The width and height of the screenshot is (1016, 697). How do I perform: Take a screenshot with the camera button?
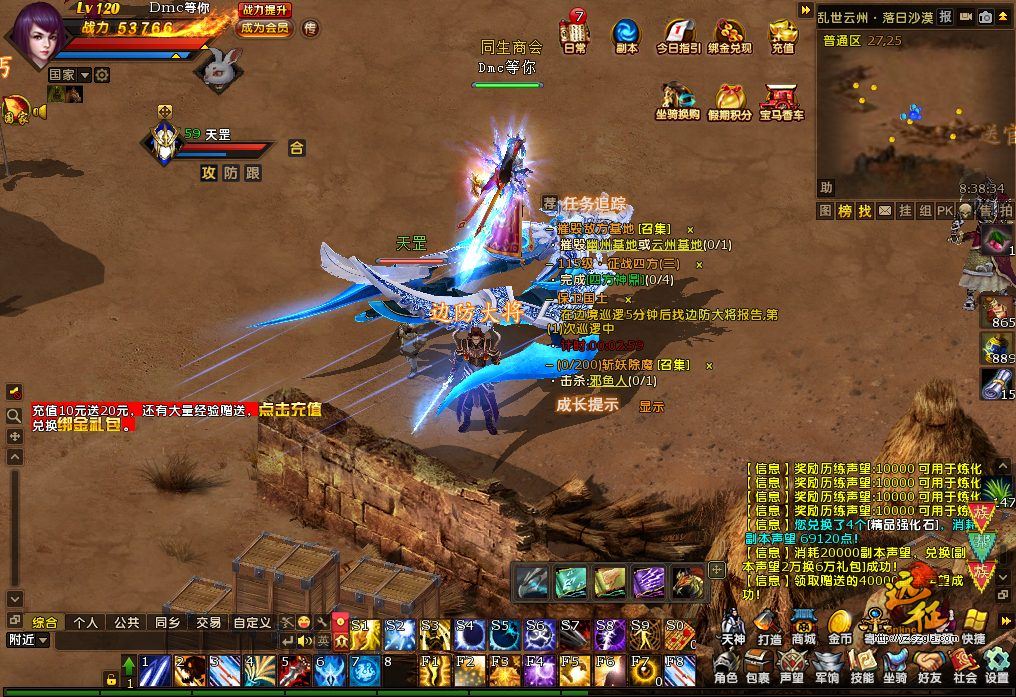click(985, 17)
